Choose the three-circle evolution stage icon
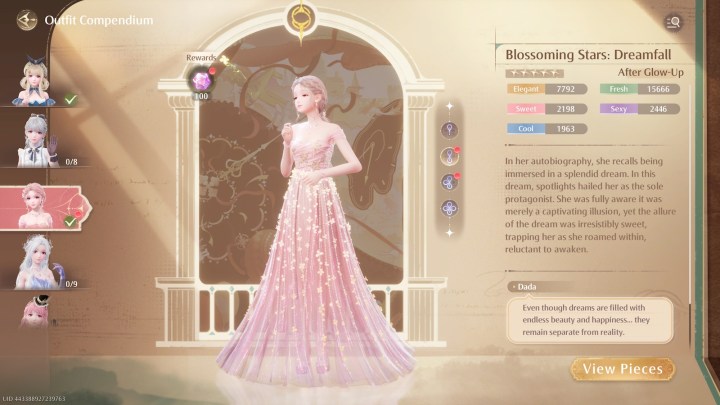Image resolution: width=720 pixels, height=405 pixels. [x=450, y=182]
